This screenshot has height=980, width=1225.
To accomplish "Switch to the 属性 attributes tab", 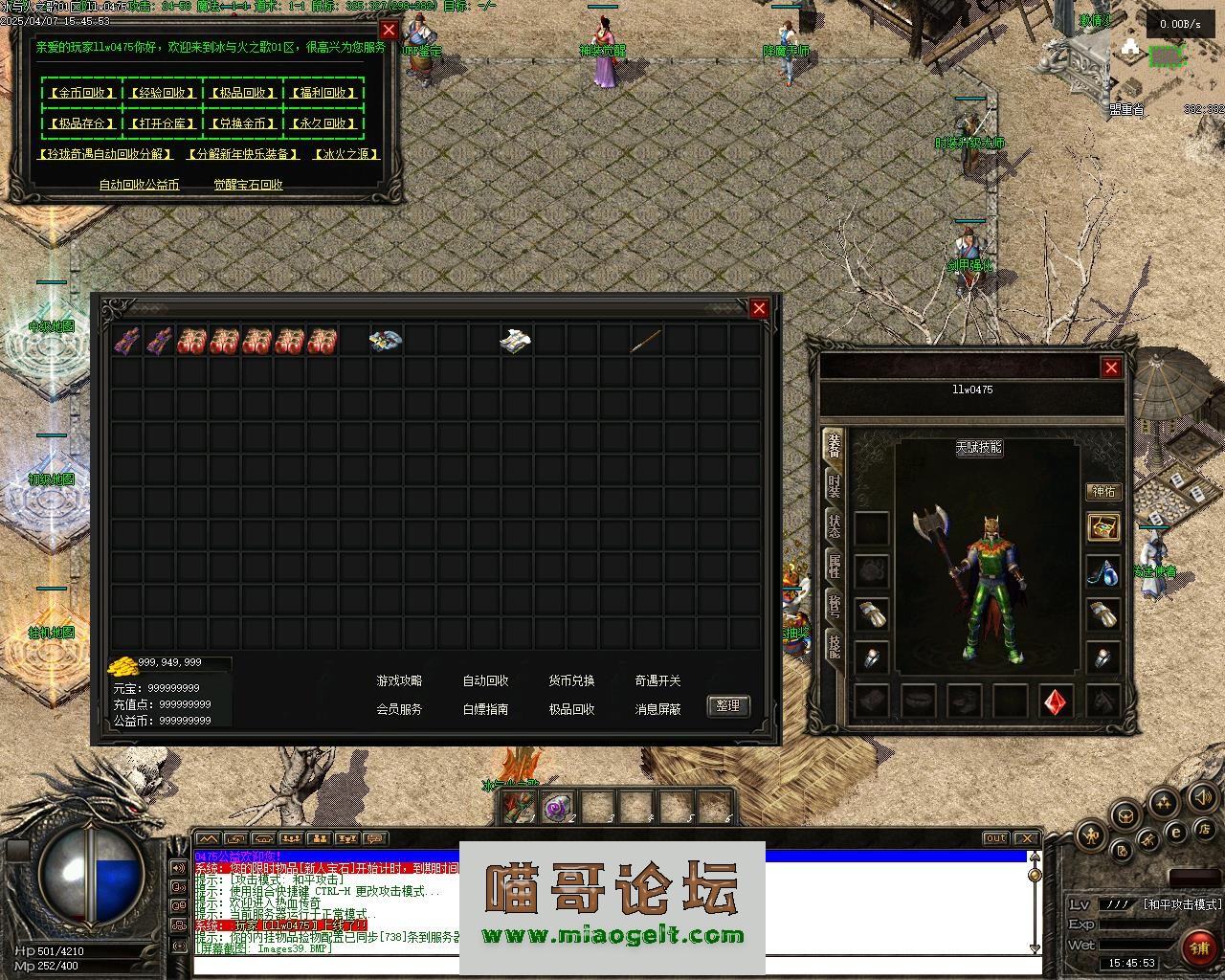I will click(835, 566).
